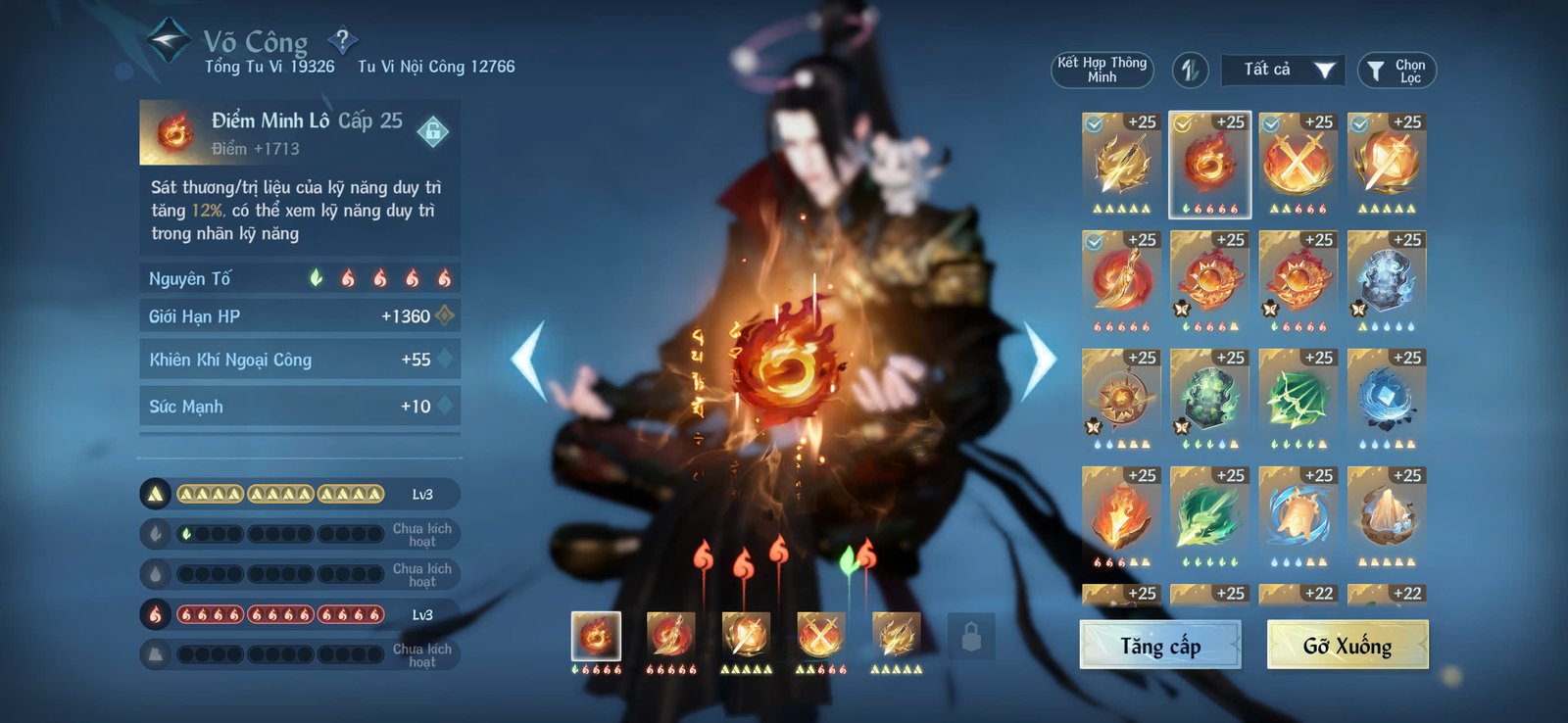Go back using the Võ Công back arrow
The image size is (1568, 723).
tap(167, 40)
